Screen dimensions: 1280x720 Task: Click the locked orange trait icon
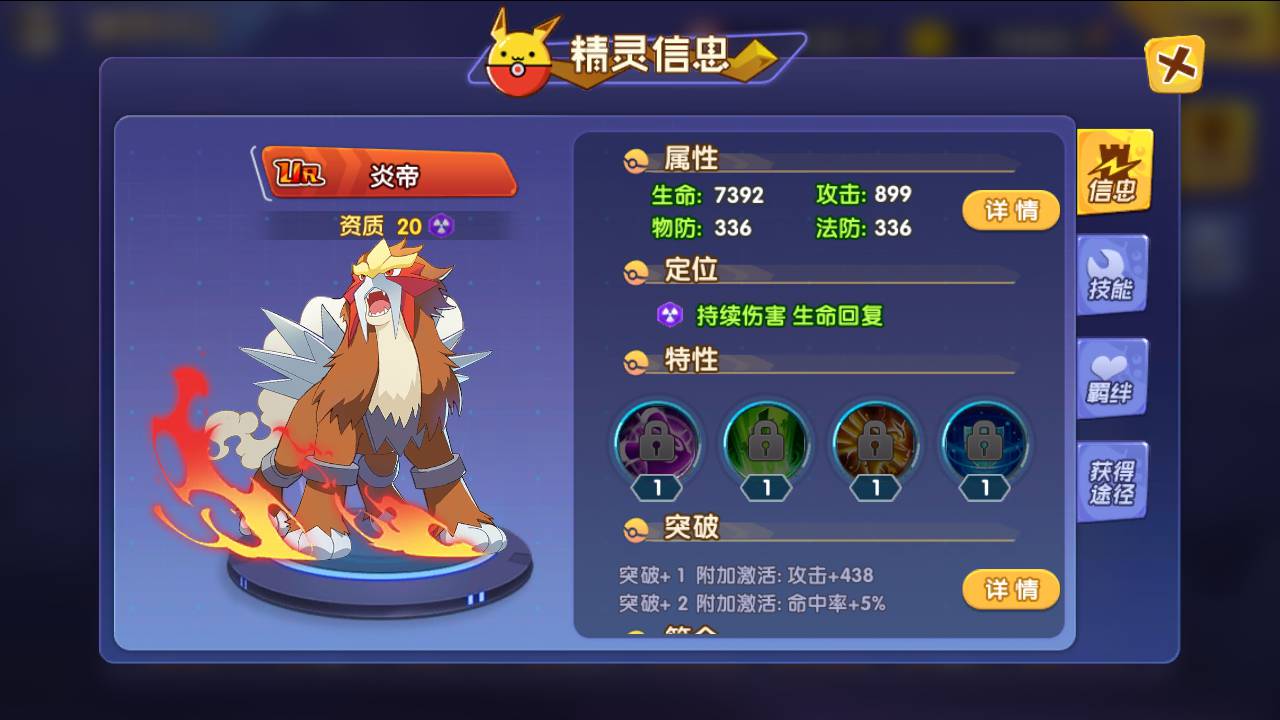click(876, 441)
